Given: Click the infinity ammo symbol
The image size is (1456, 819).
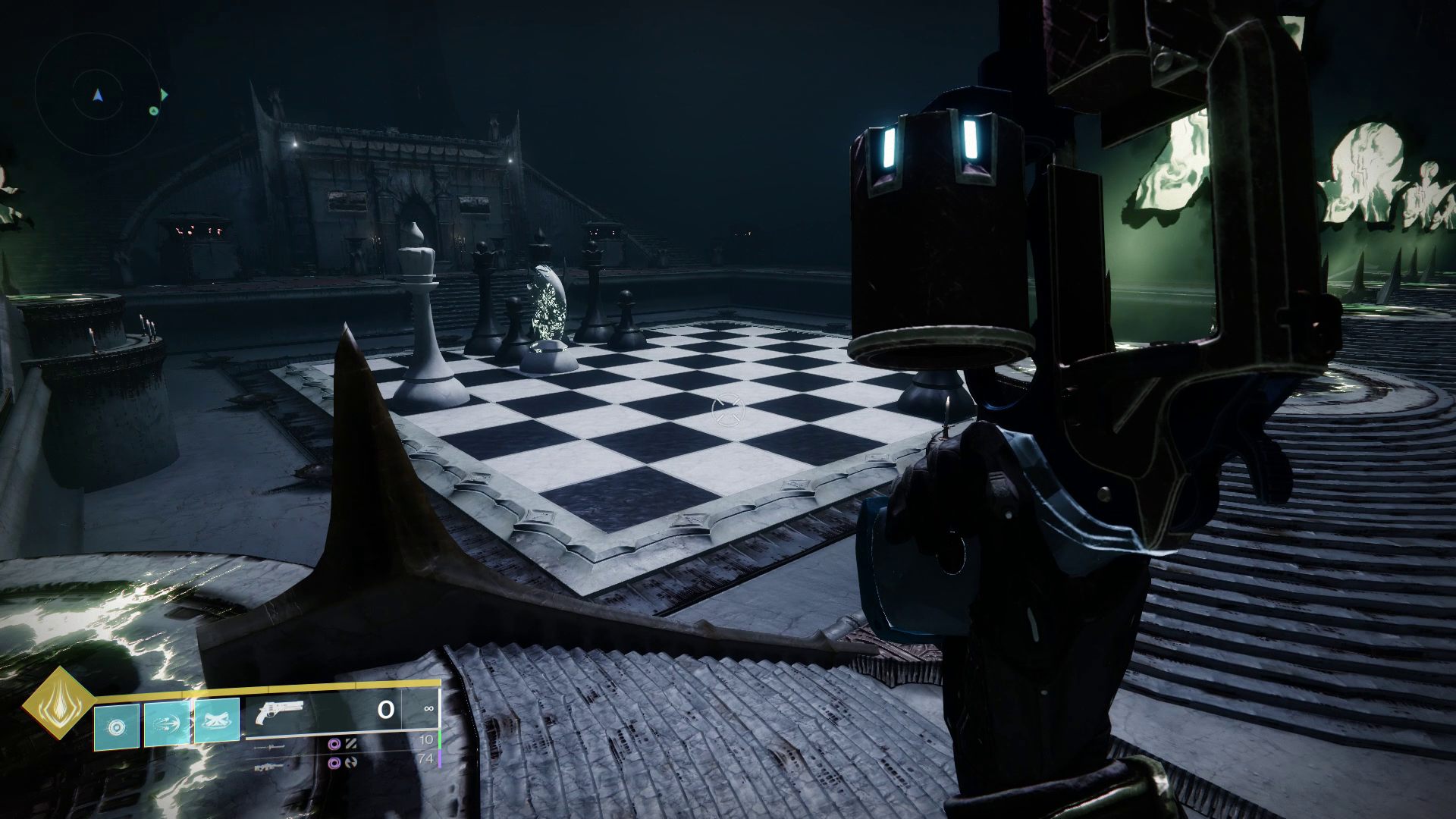Looking at the screenshot, I should (x=428, y=709).
